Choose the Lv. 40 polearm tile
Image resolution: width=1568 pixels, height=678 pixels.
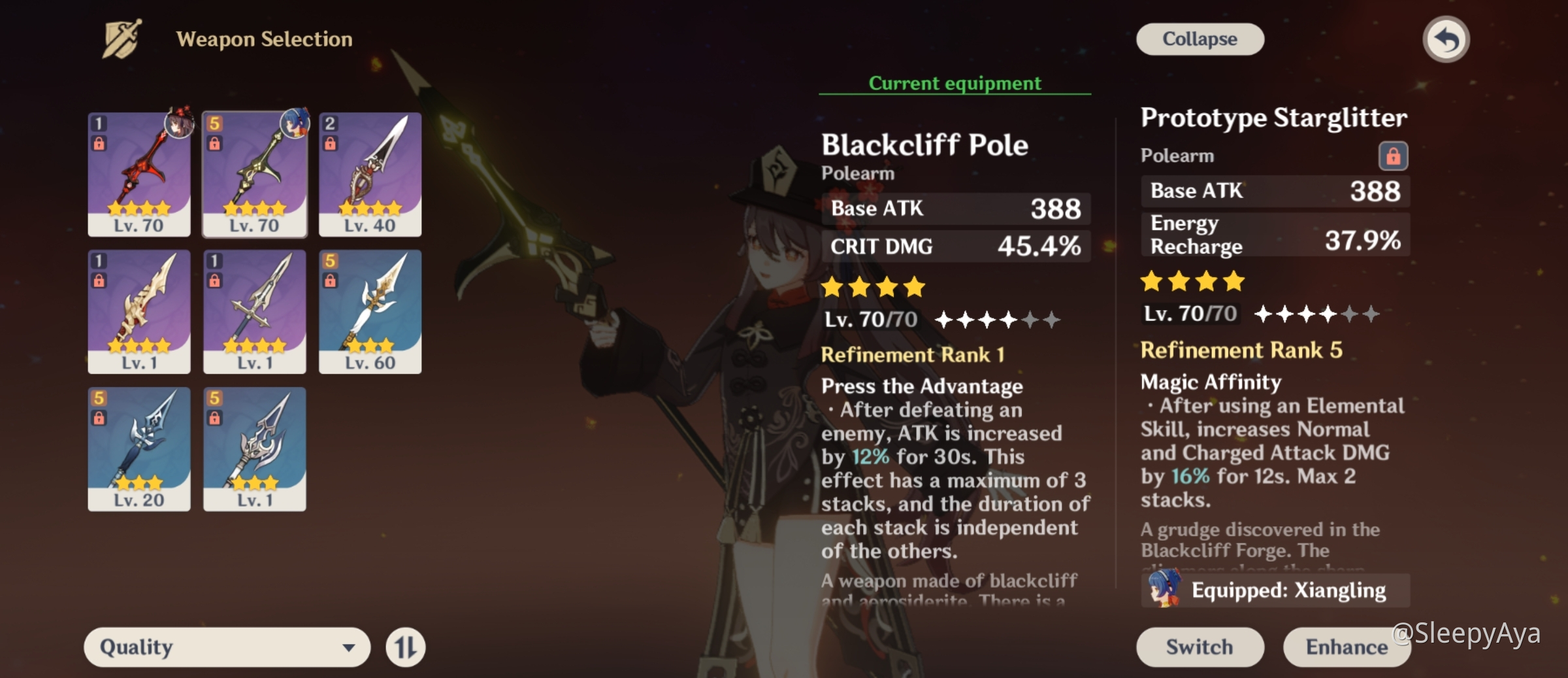coord(370,174)
